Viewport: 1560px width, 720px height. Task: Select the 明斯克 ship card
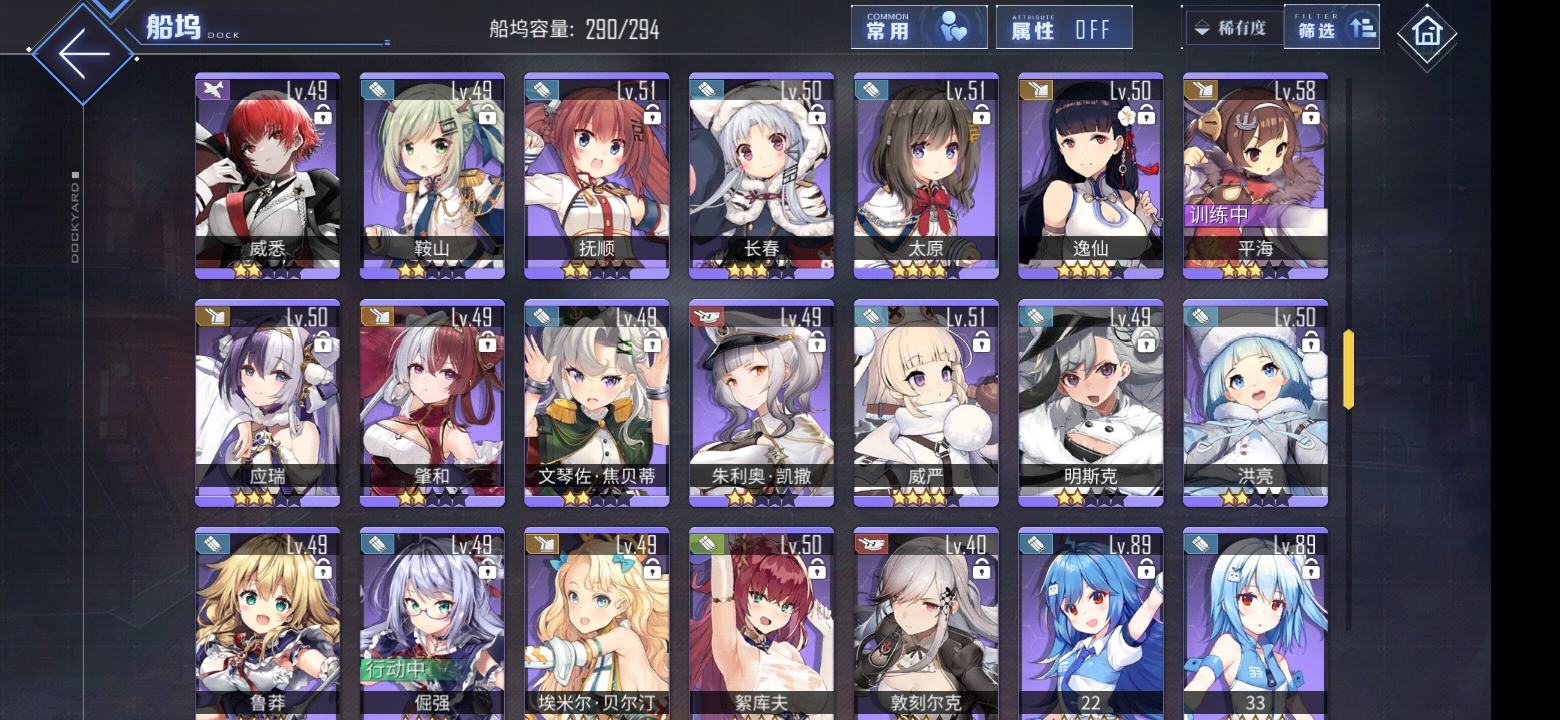click(x=1090, y=402)
